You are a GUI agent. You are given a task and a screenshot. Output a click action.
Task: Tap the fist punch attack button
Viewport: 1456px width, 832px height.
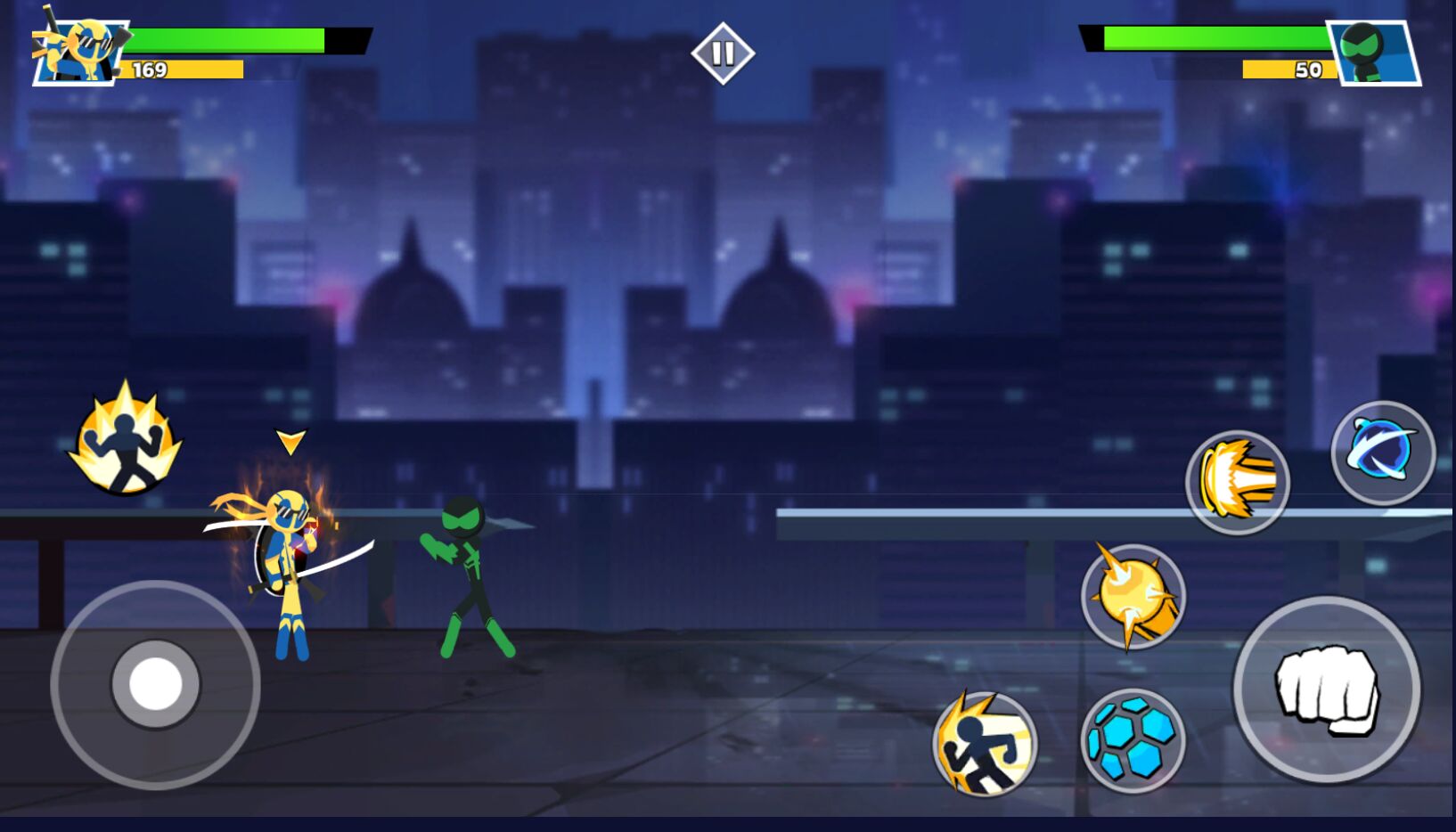(1326, 689)
